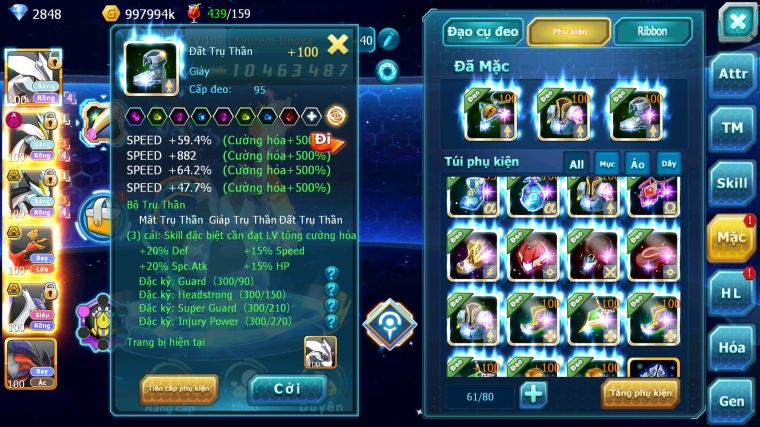
Task: Switch to the Đạo cụ đeo tab
Action: pyautogui.click(x=483, y=32)
